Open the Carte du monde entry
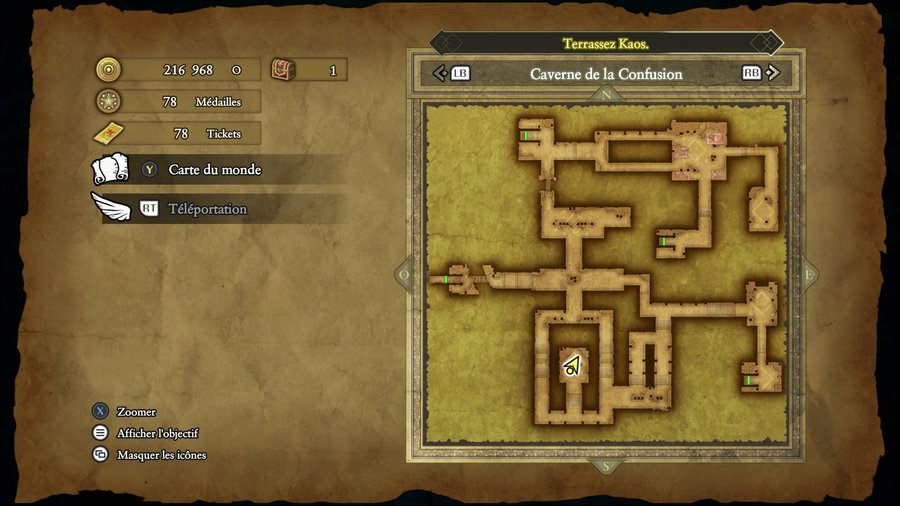 pyautogui.click(x=214, y=170)
